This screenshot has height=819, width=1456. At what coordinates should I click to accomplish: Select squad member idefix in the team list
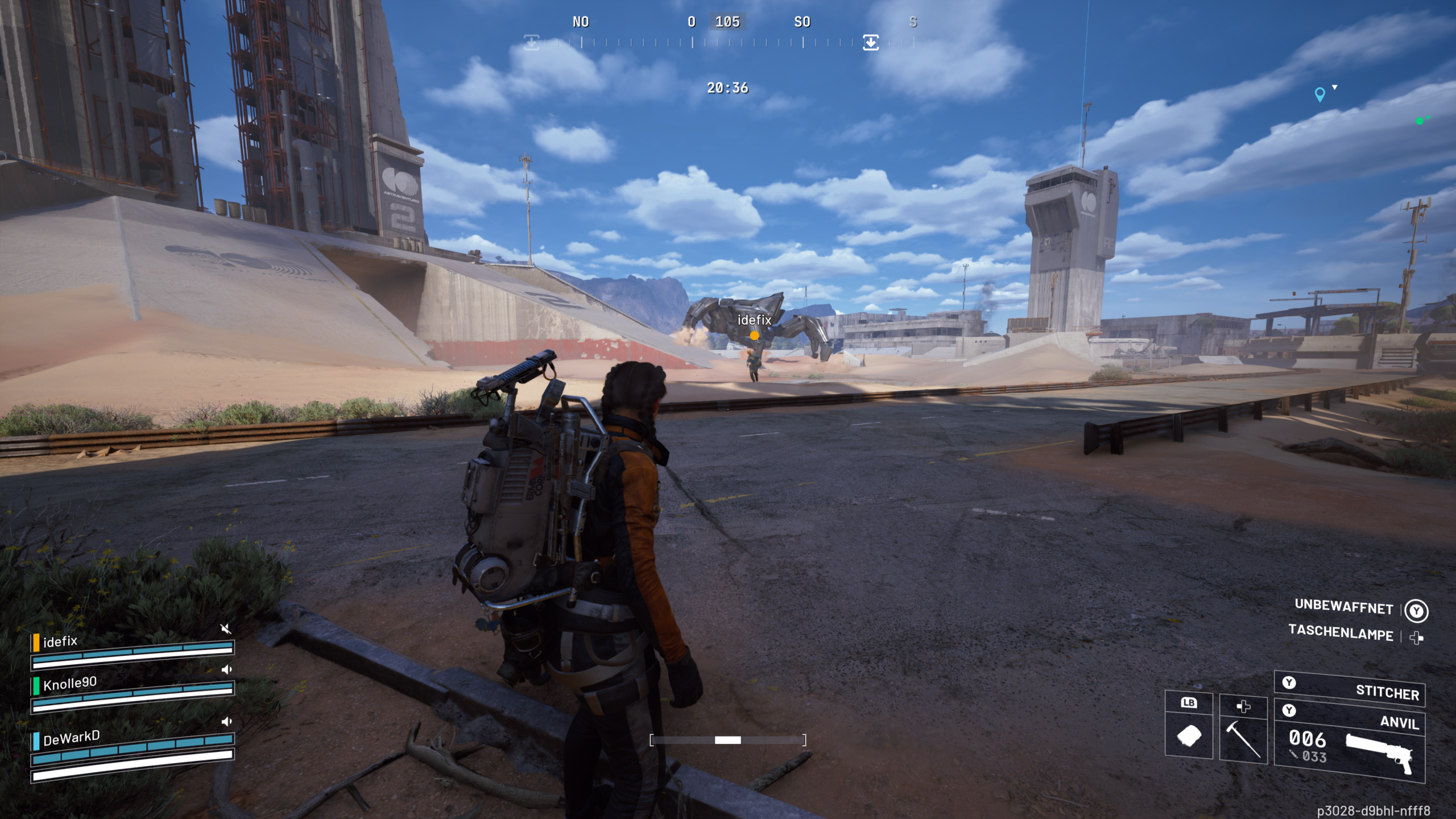click(x=60, y=642)
